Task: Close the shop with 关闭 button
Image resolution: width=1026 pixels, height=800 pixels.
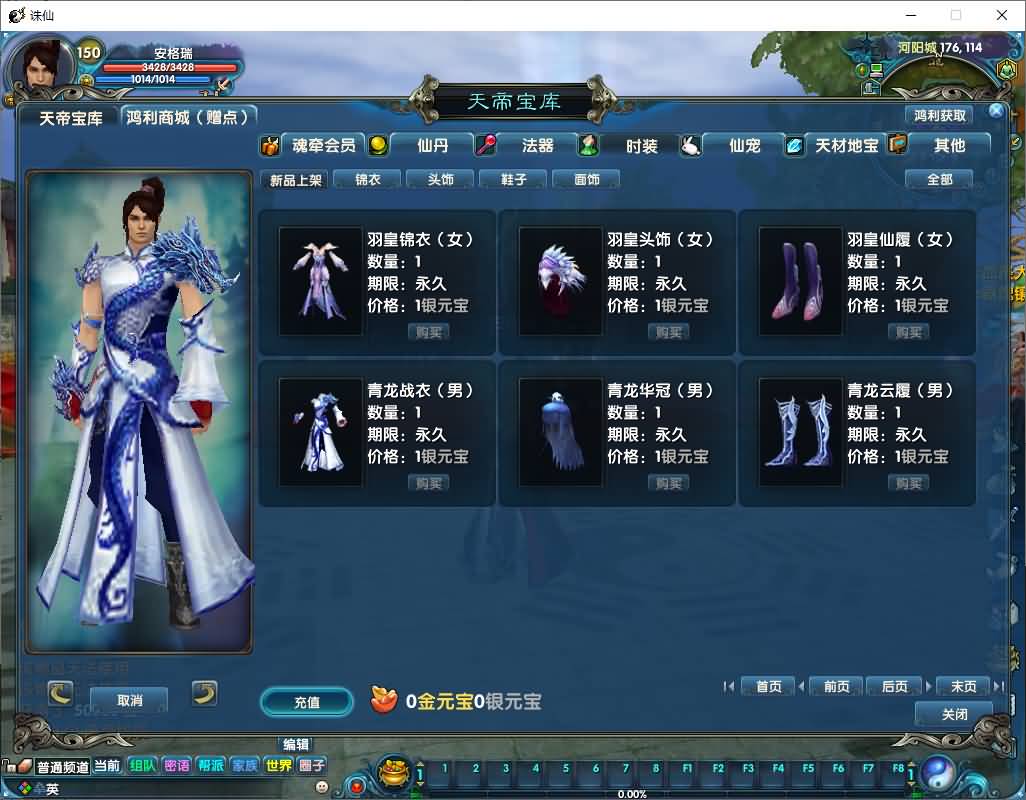Action: (954, 714)
